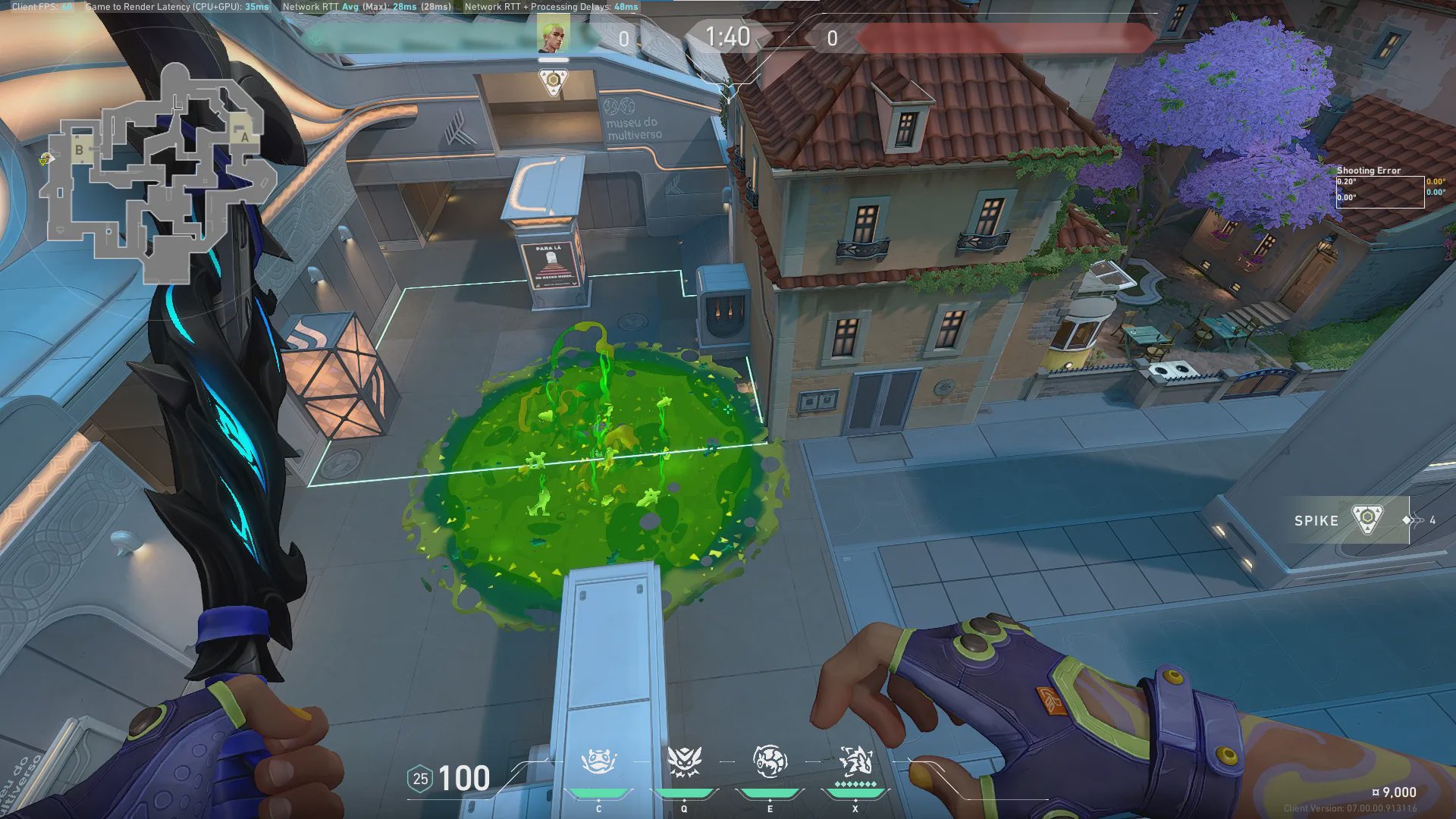
Task: Select the B site marker on minimap
Action: point(79,150)
